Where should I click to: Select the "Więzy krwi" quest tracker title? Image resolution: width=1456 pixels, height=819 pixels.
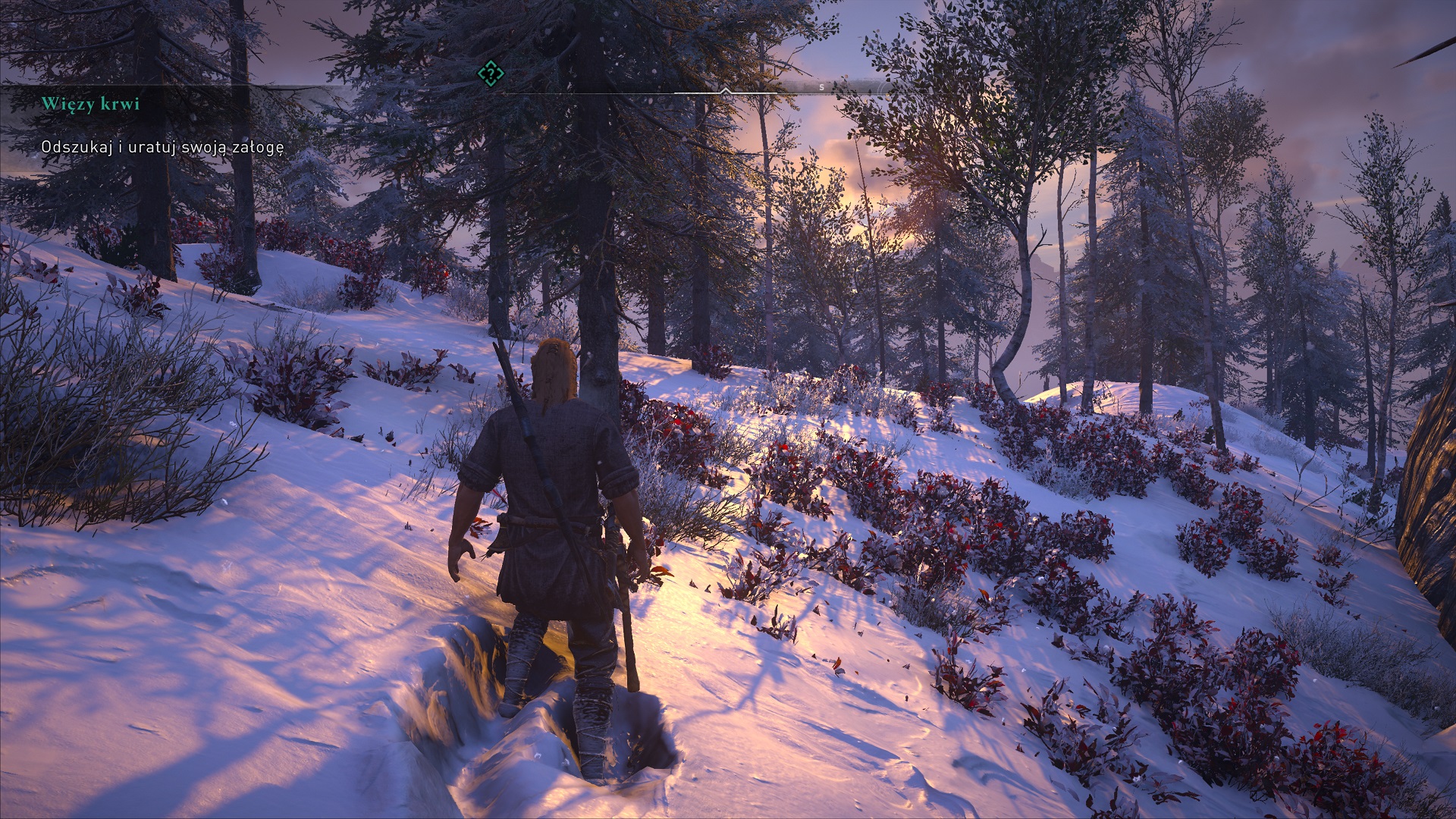click(x=90, y=104)
